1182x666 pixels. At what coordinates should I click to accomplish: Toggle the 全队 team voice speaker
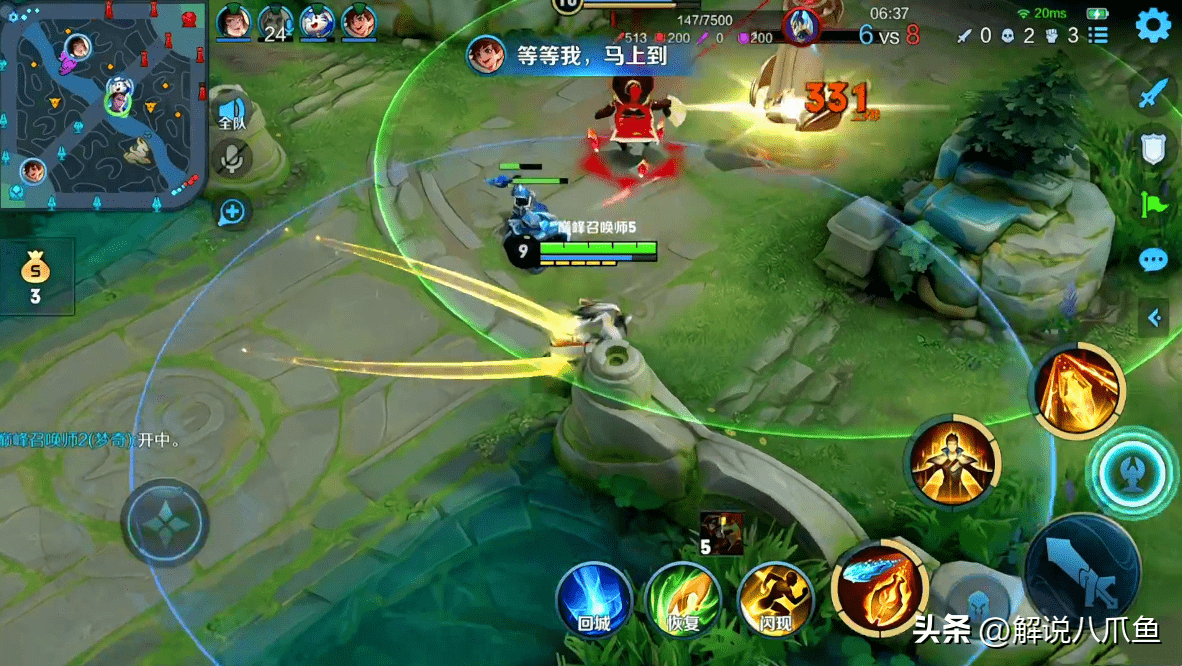232,112
